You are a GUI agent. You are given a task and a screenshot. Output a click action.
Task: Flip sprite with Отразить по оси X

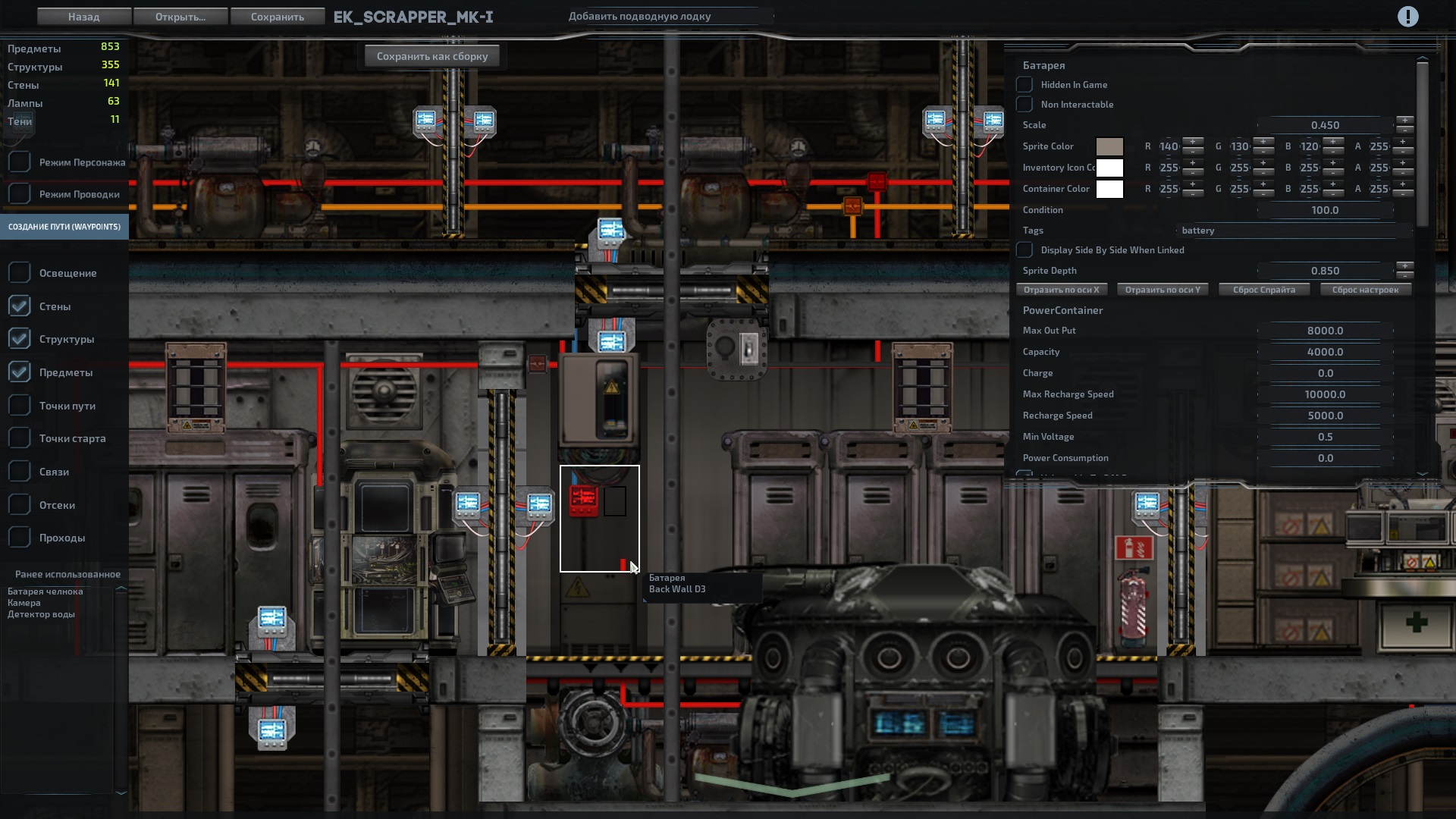tap(1062, 289)
